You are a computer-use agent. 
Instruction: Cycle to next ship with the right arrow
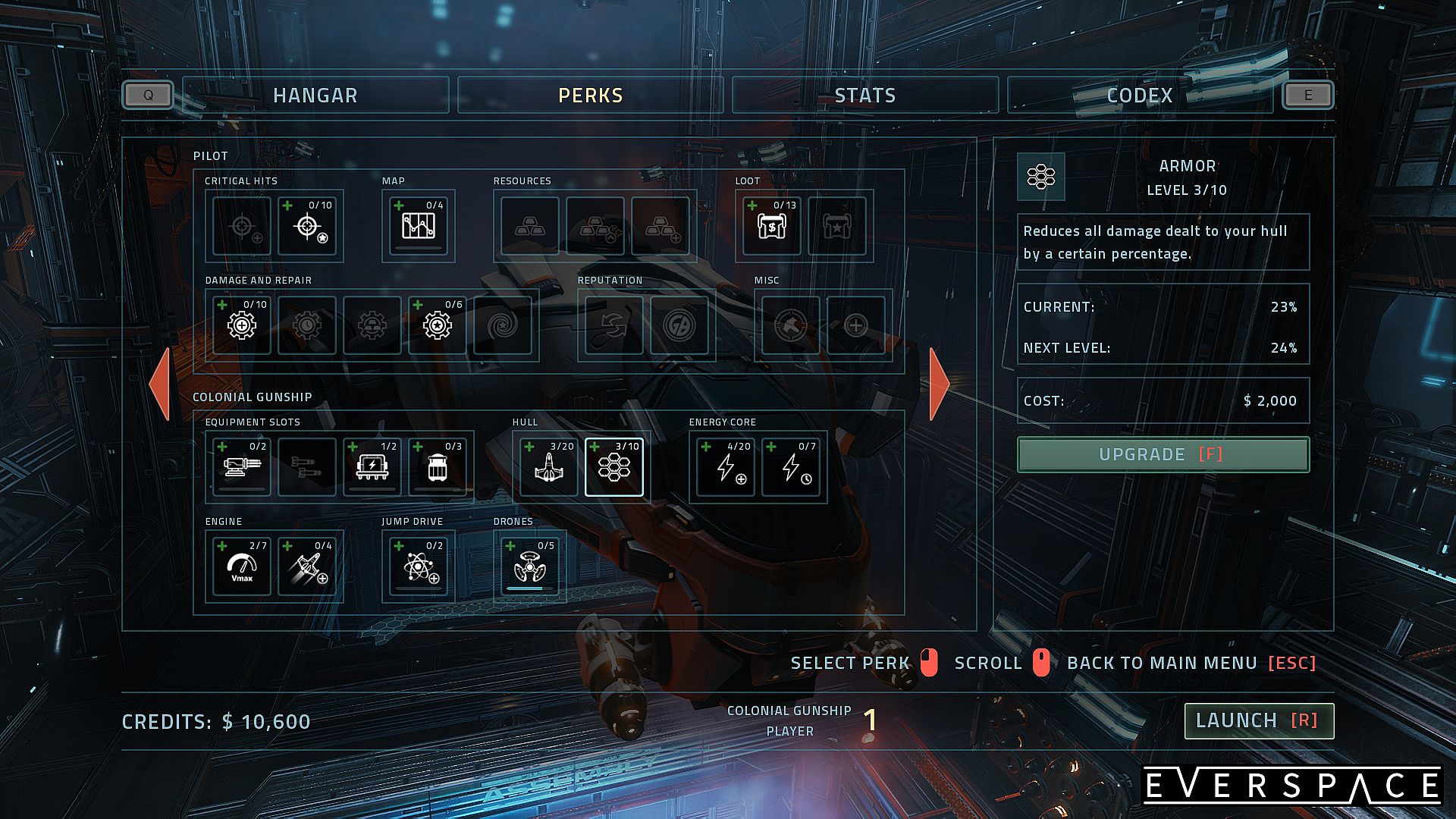(939, 384)
